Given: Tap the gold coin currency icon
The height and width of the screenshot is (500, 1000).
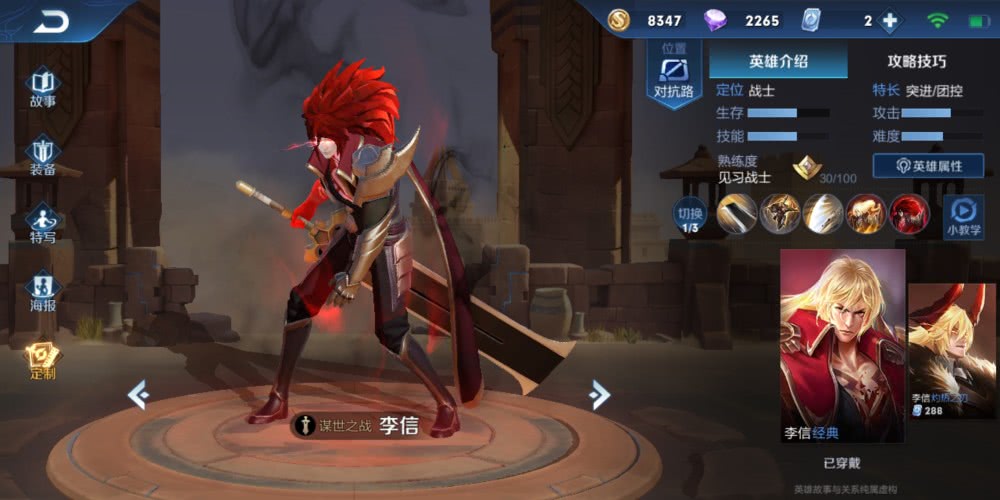Looking at the screenshot, I should pyautogui.click(x=620, y=21).
